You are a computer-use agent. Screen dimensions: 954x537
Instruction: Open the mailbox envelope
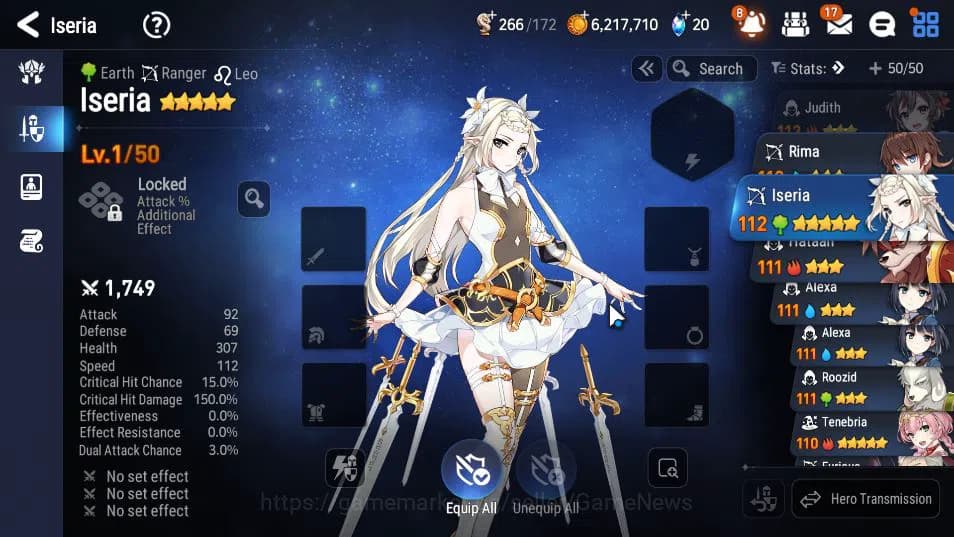pos(838,24)
